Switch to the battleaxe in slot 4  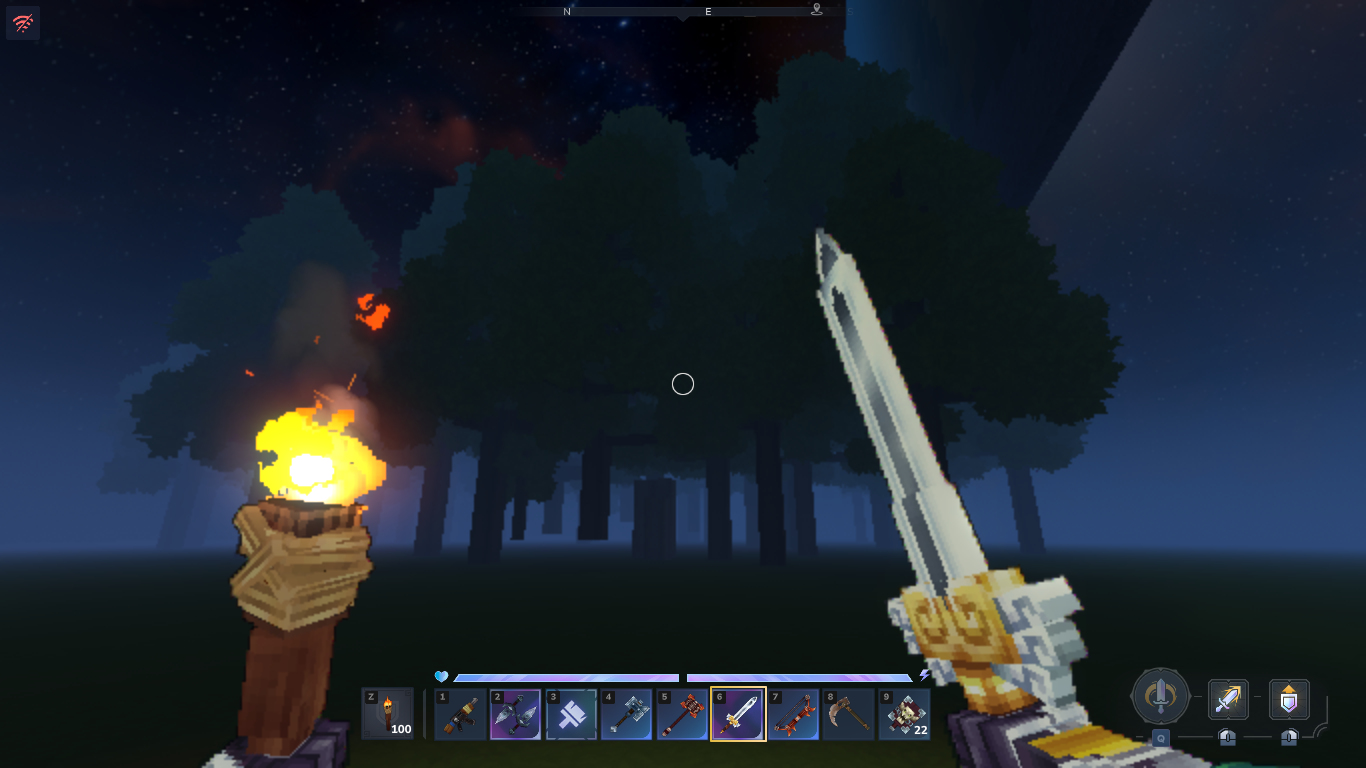click(627, 714)
